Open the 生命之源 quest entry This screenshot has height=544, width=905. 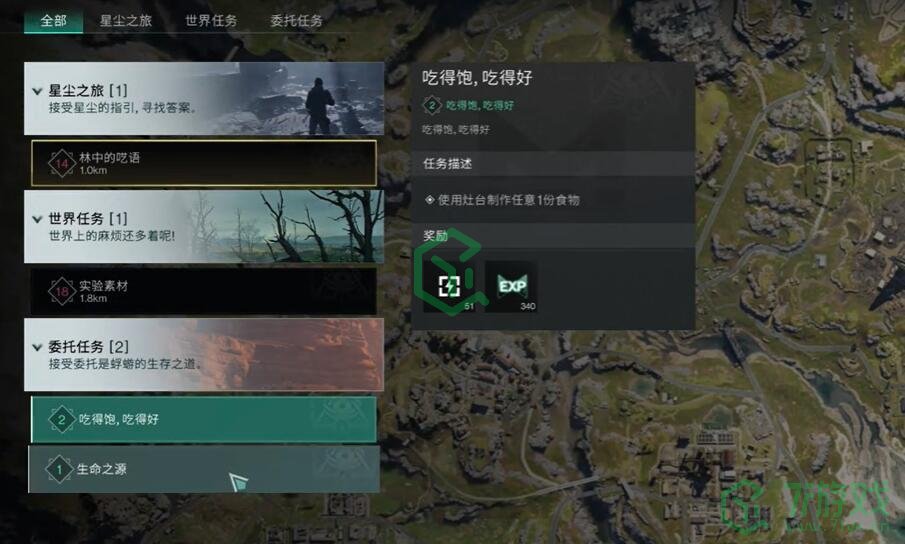click(x=204, y=469)
